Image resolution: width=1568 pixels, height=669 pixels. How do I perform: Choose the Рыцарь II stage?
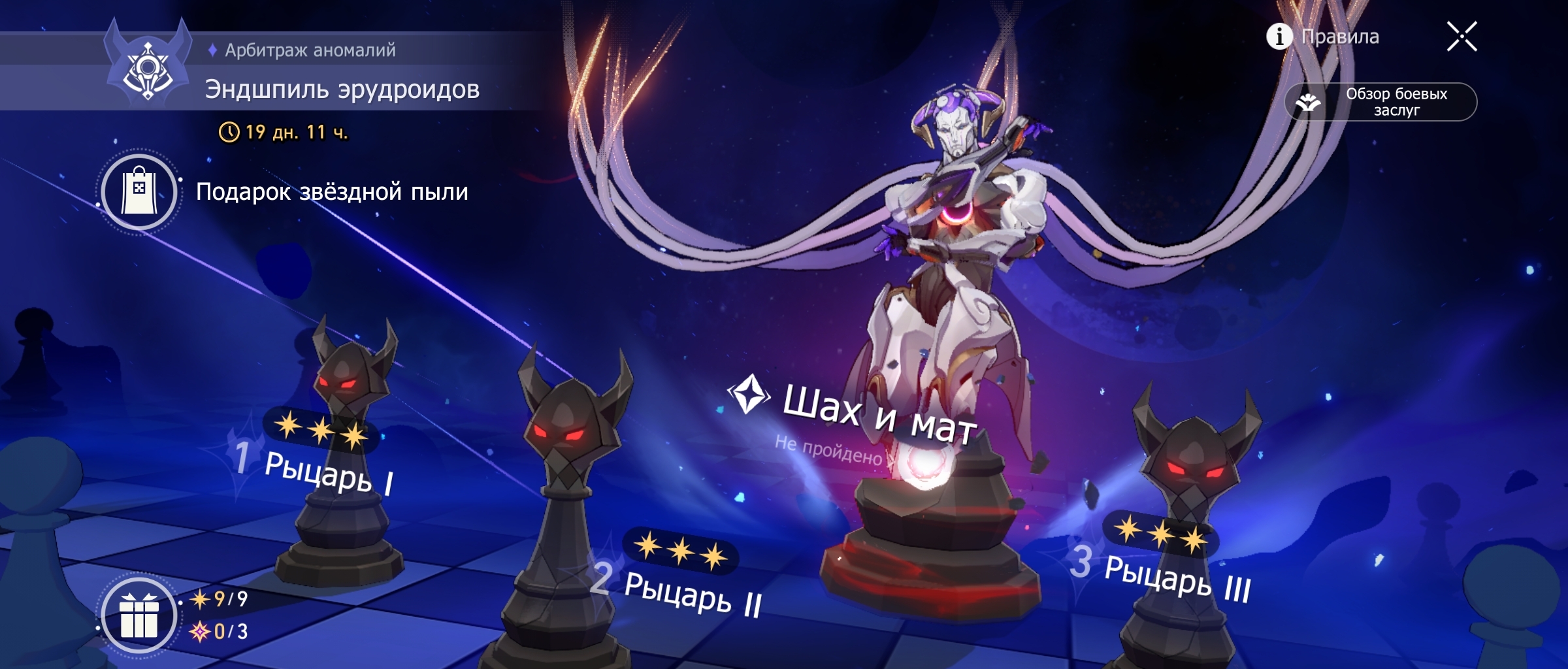(691, 593)
